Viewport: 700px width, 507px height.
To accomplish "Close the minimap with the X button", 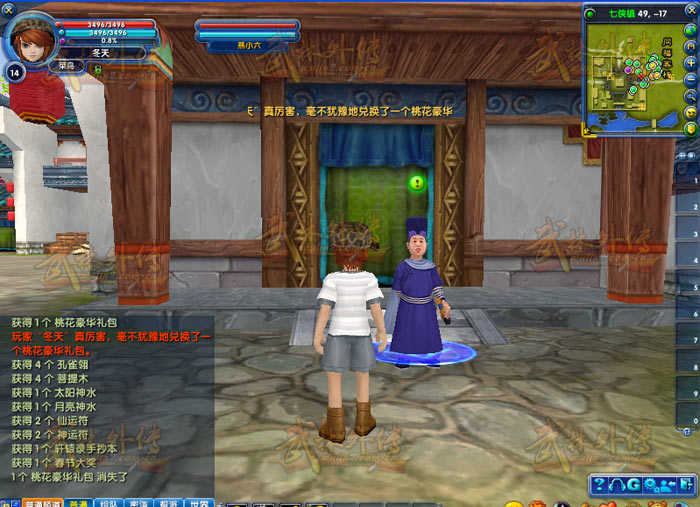I will pos(690,13).
